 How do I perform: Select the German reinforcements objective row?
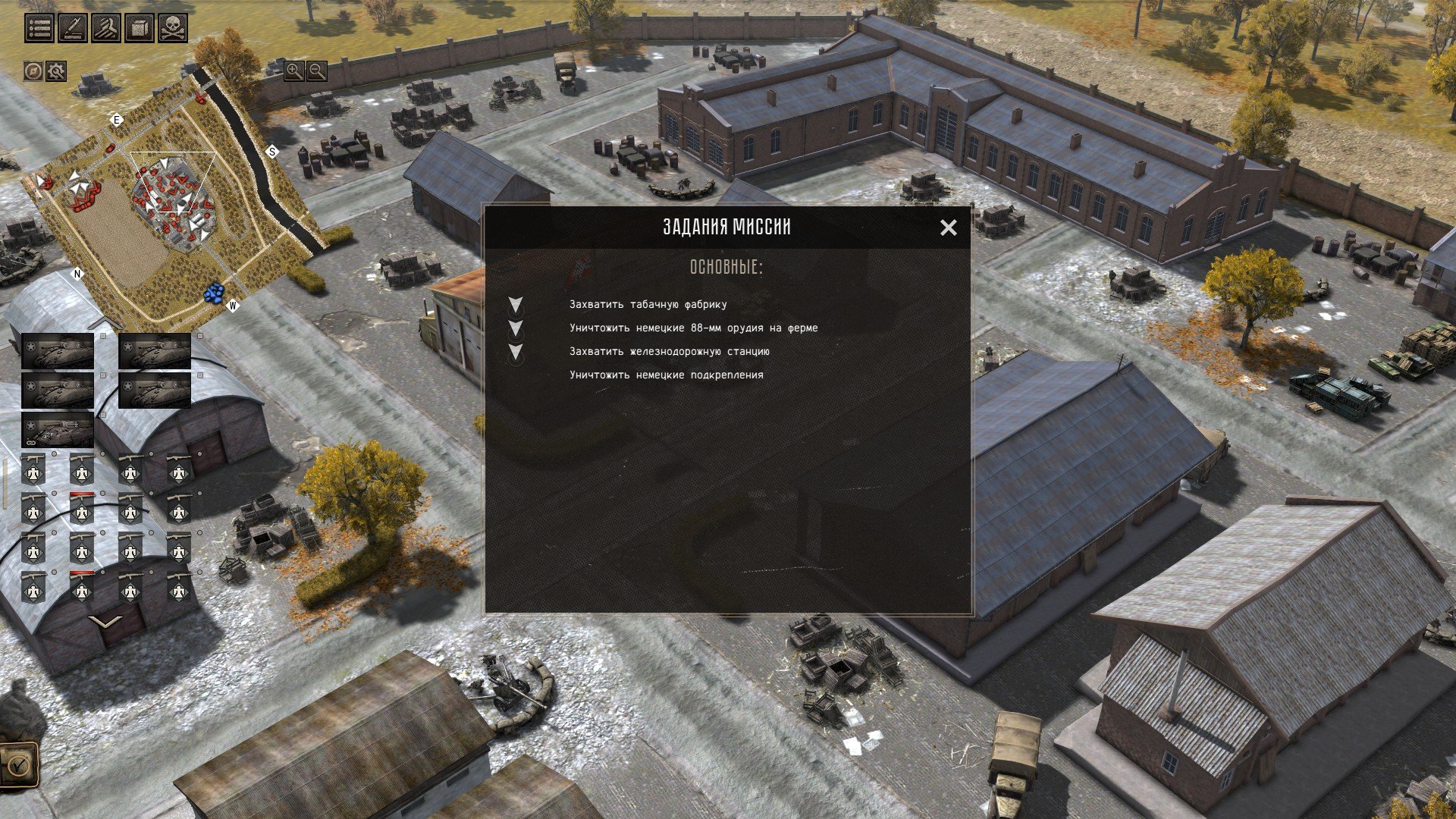[x=666, y=375]
